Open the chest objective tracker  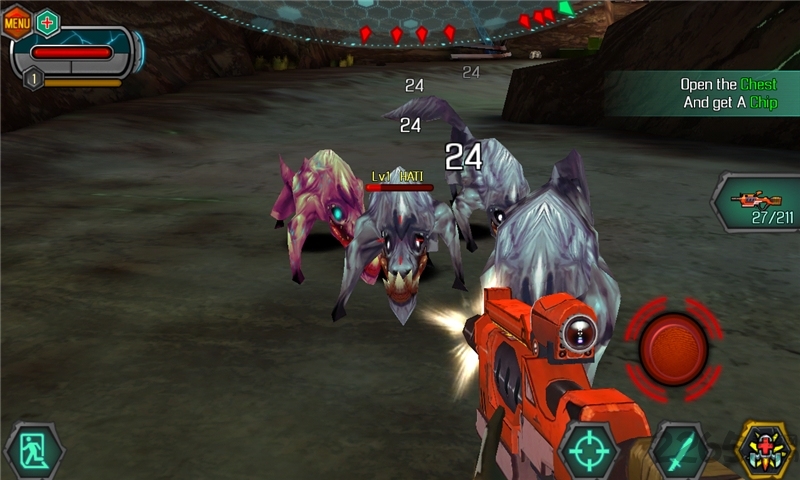pyautogui.click(x=715, y=93)
